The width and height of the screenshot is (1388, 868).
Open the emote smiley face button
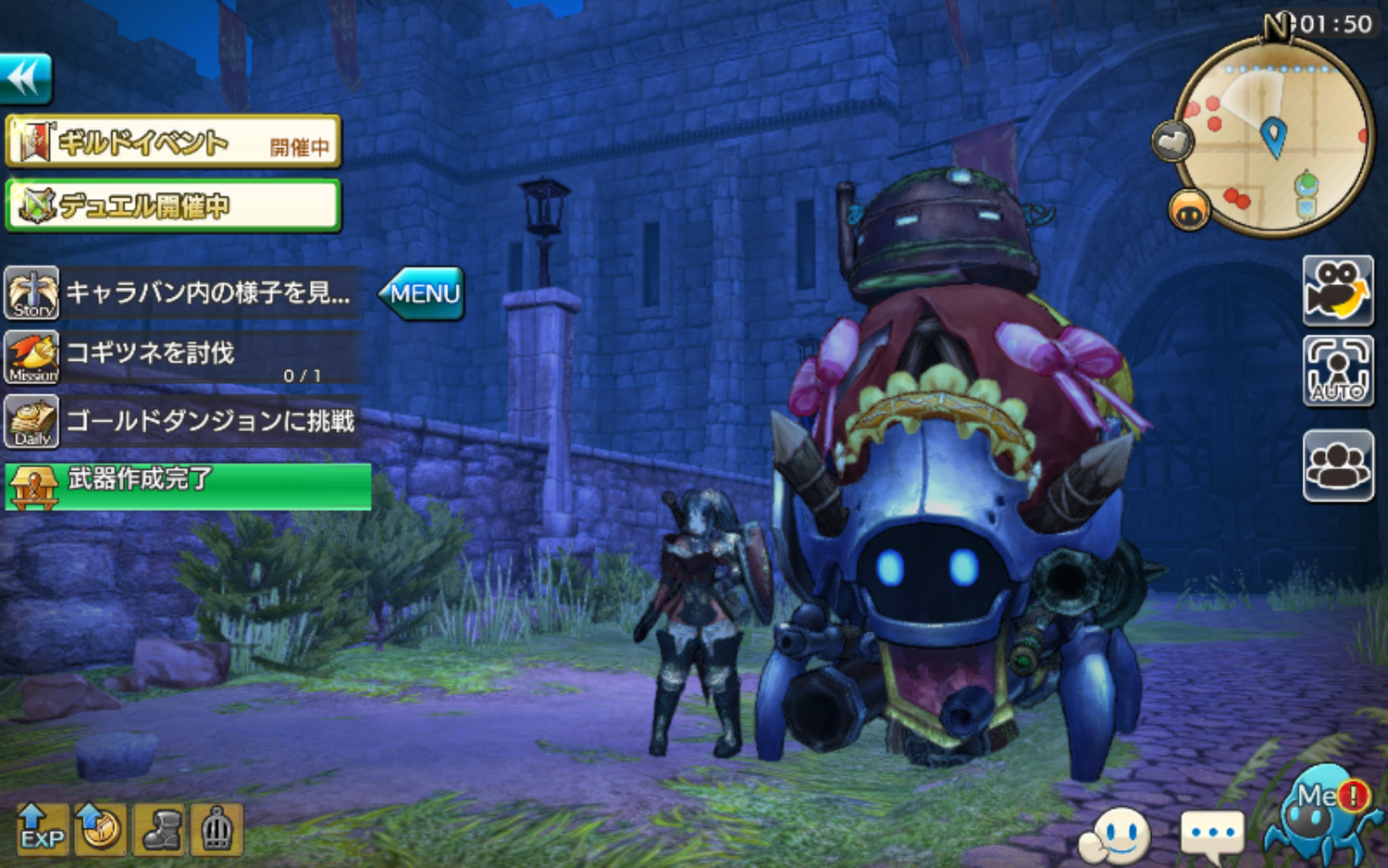coord(1116,836)
